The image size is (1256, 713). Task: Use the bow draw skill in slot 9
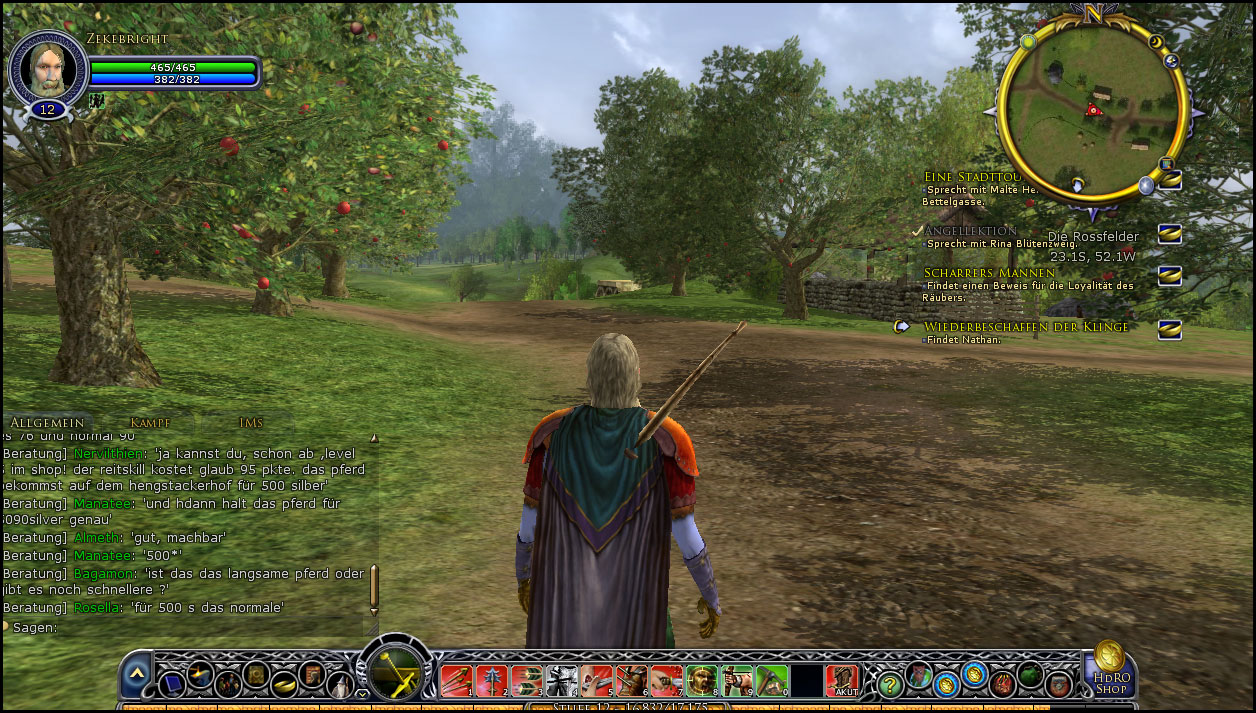pos(736,680)
